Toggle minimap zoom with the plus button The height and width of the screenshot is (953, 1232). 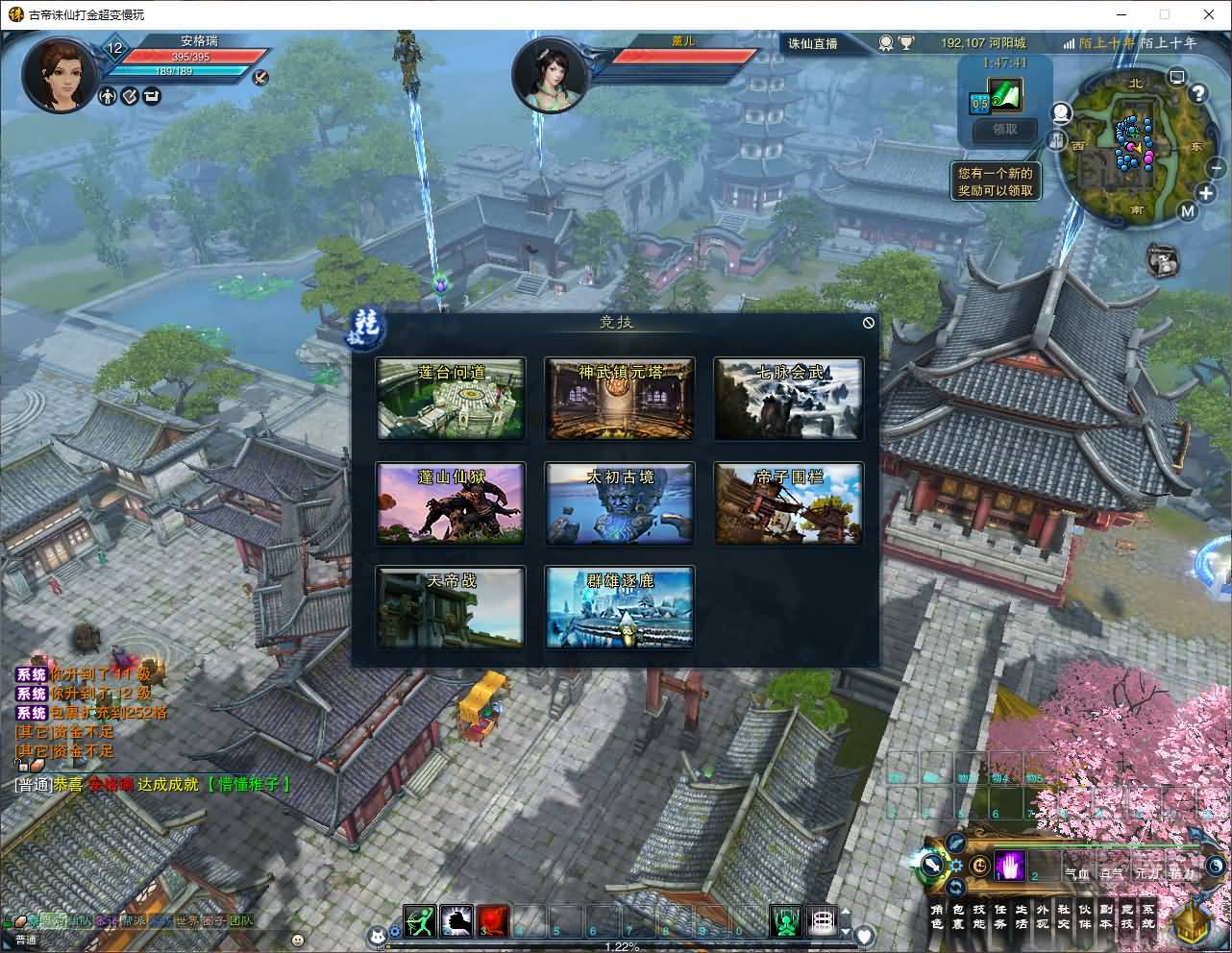pyautogui.click(x=1206, y=193)
